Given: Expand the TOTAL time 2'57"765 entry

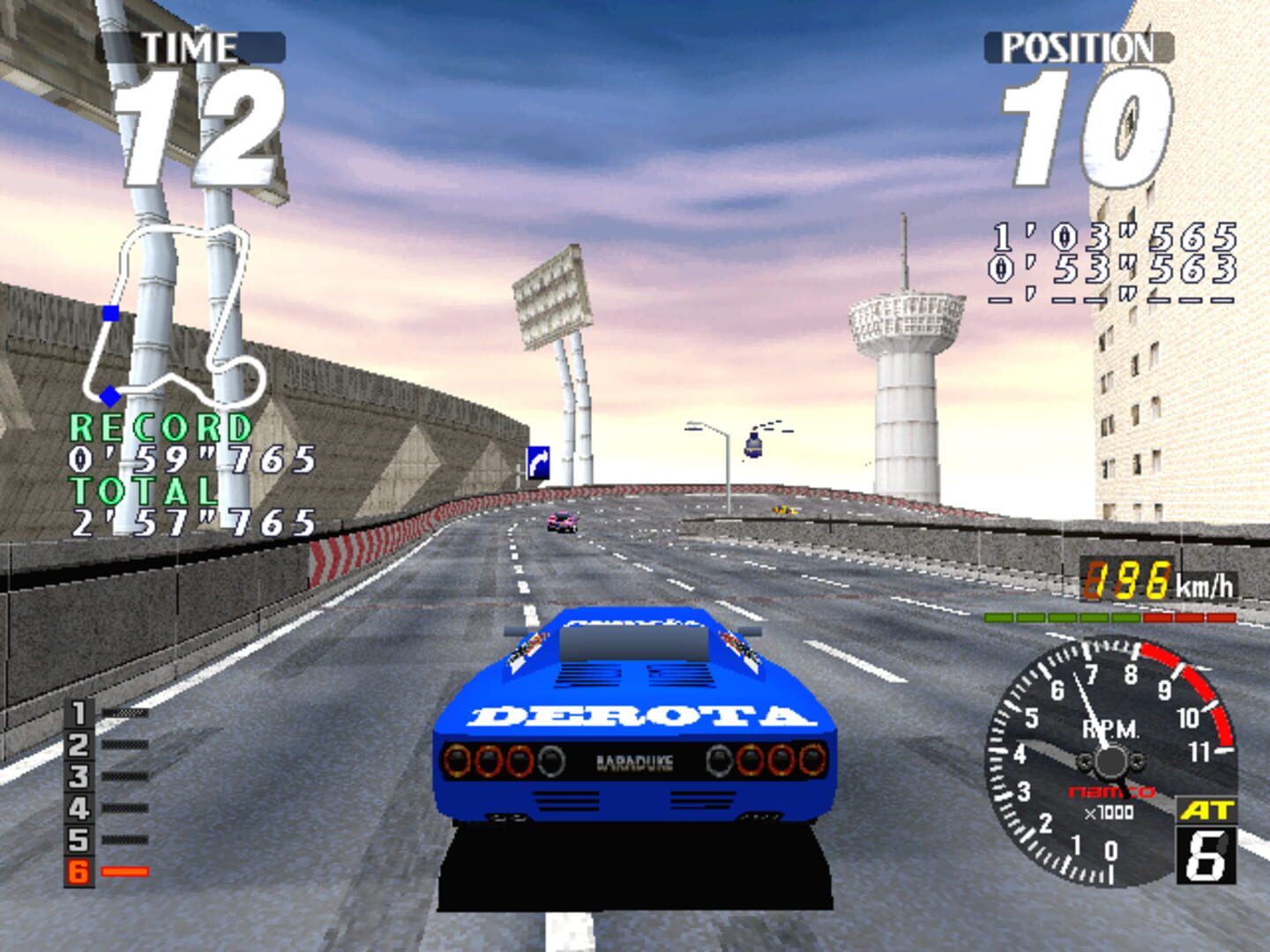Looking at the screenshot, I should coord(194,520).
